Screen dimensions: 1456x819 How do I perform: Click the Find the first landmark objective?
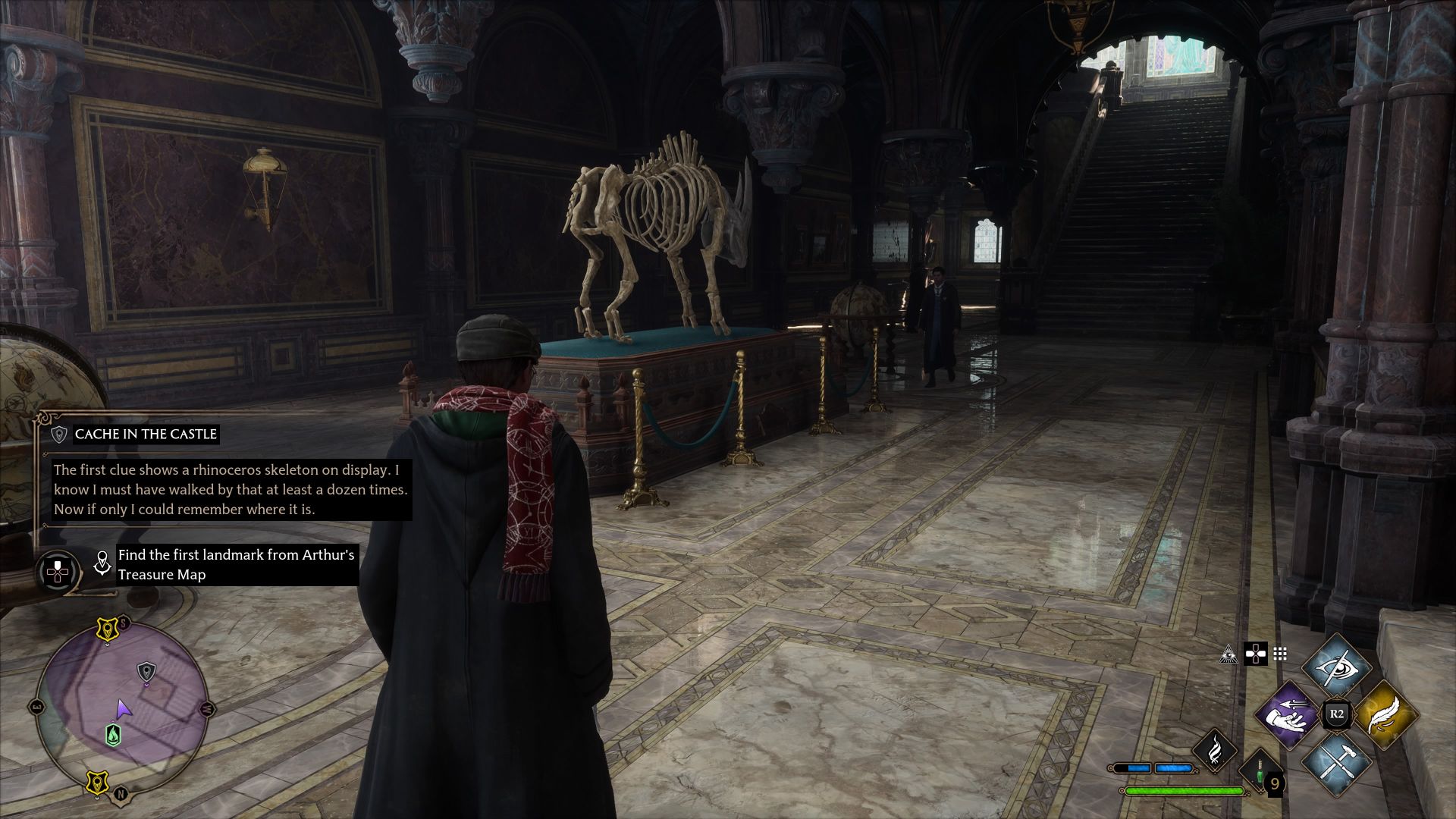(x=235, y=565)
